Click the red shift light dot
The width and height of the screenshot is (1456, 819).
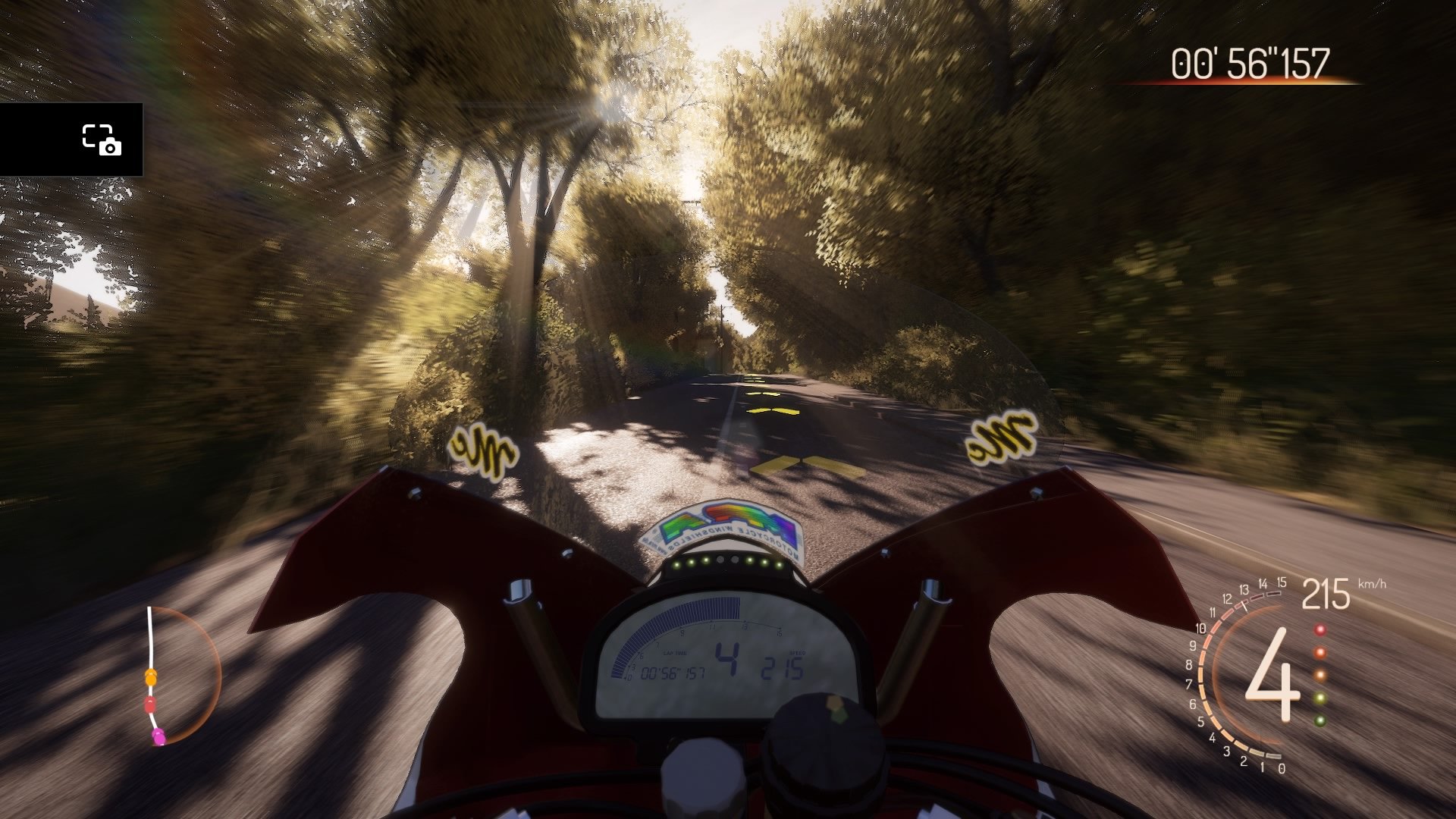1320,629
